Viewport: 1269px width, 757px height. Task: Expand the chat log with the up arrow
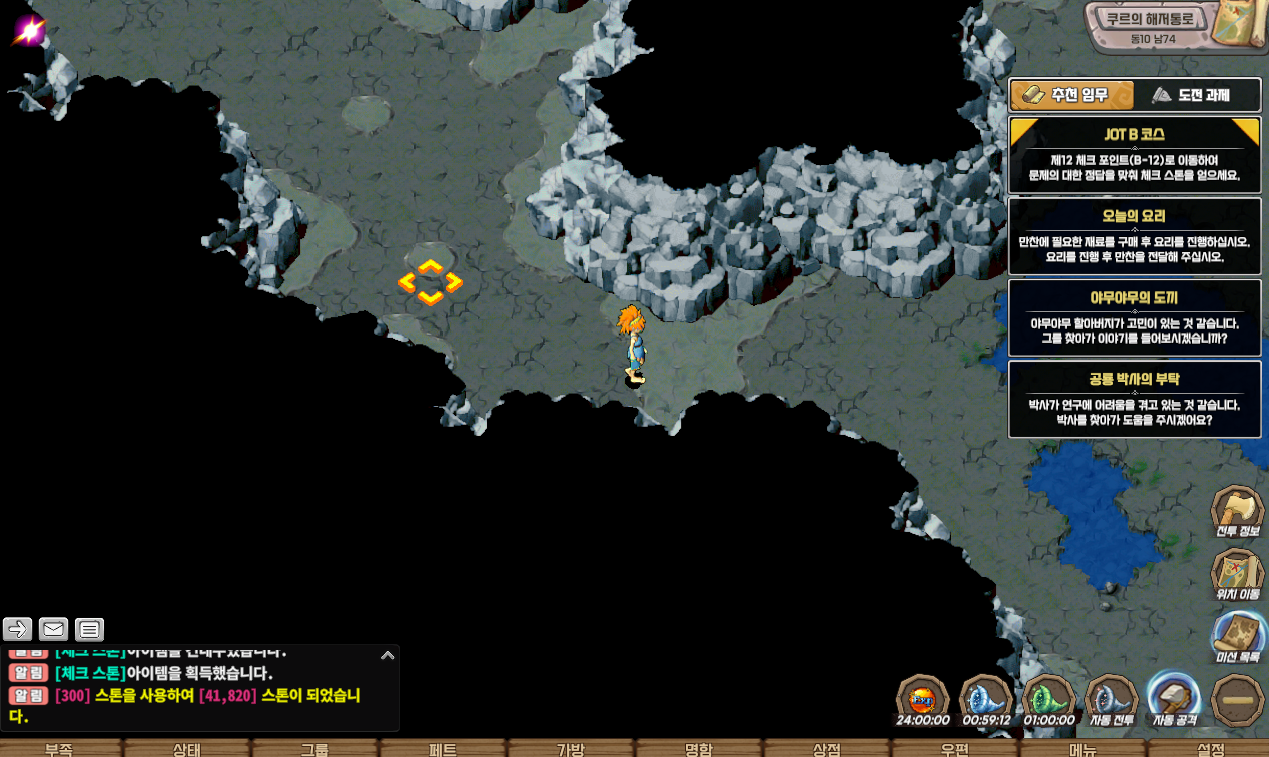coord(388,655)
